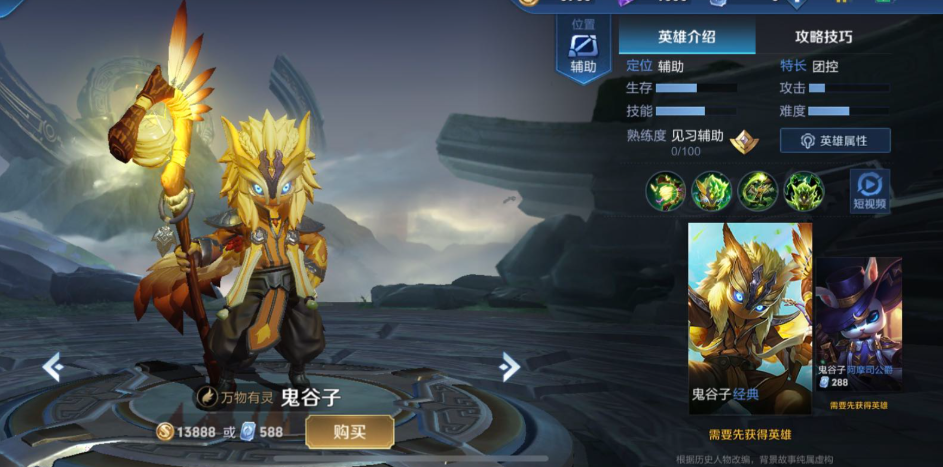The image size is (943, 467).
Task: Play the 短视频 clip
Action: point(869,191)
